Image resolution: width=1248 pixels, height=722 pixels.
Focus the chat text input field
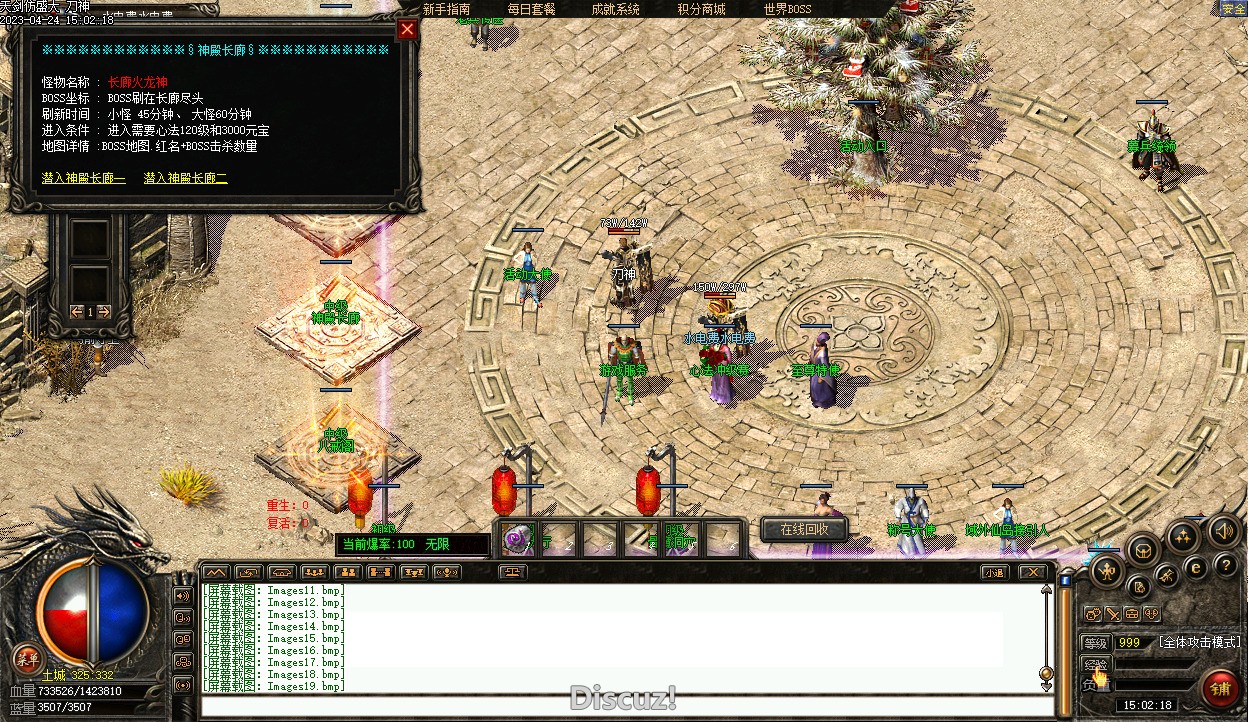(x=620, y=707)
